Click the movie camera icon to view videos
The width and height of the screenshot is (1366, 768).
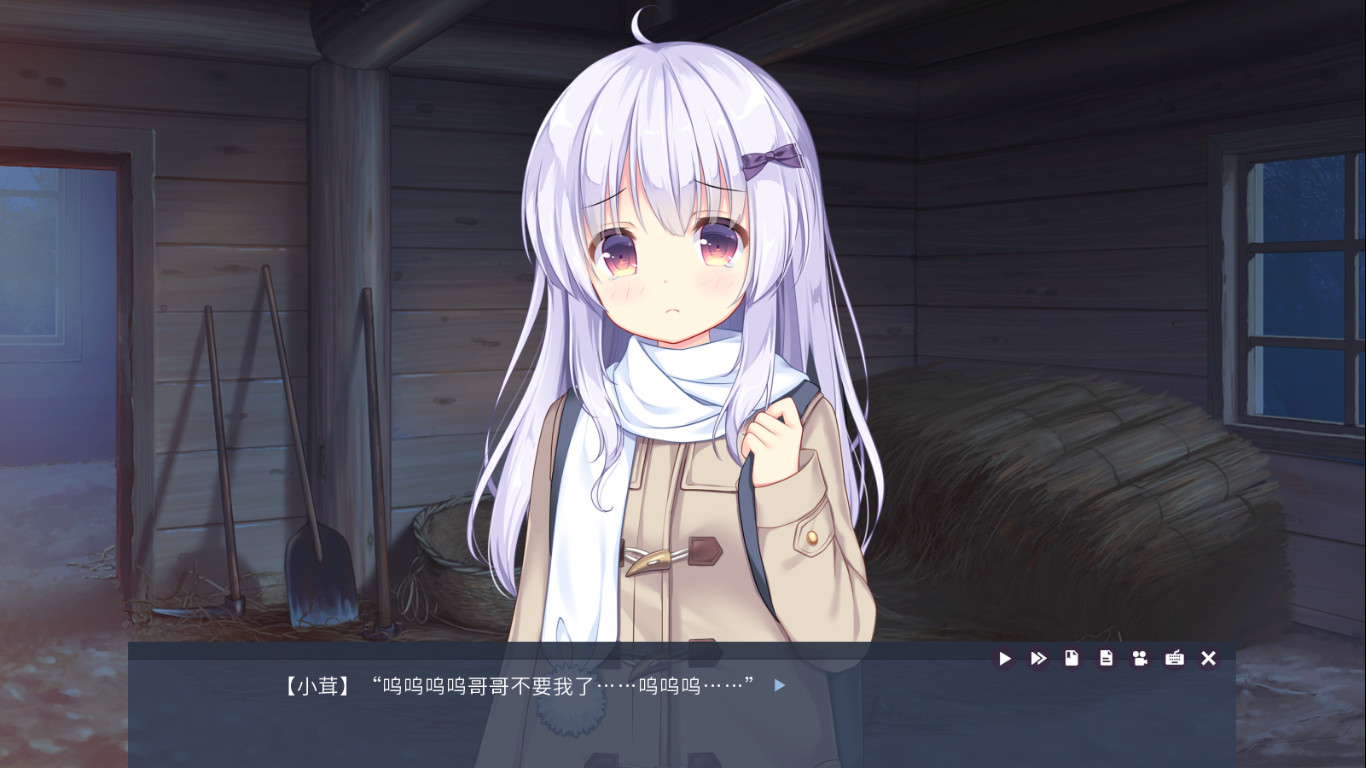[x=1140, y=658]
